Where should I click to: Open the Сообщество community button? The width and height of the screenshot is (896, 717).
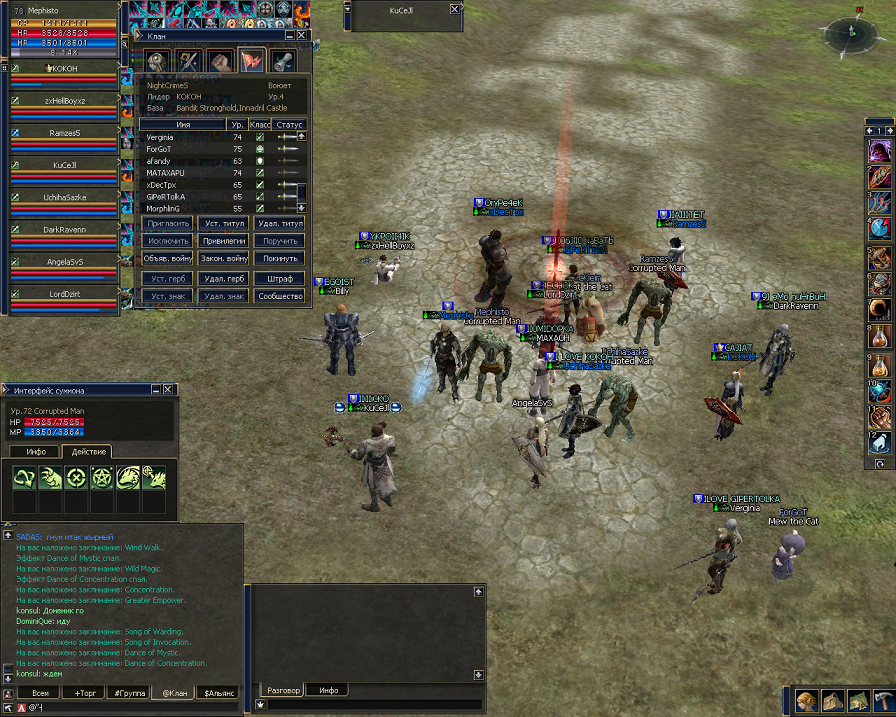(x=280, y=296)
